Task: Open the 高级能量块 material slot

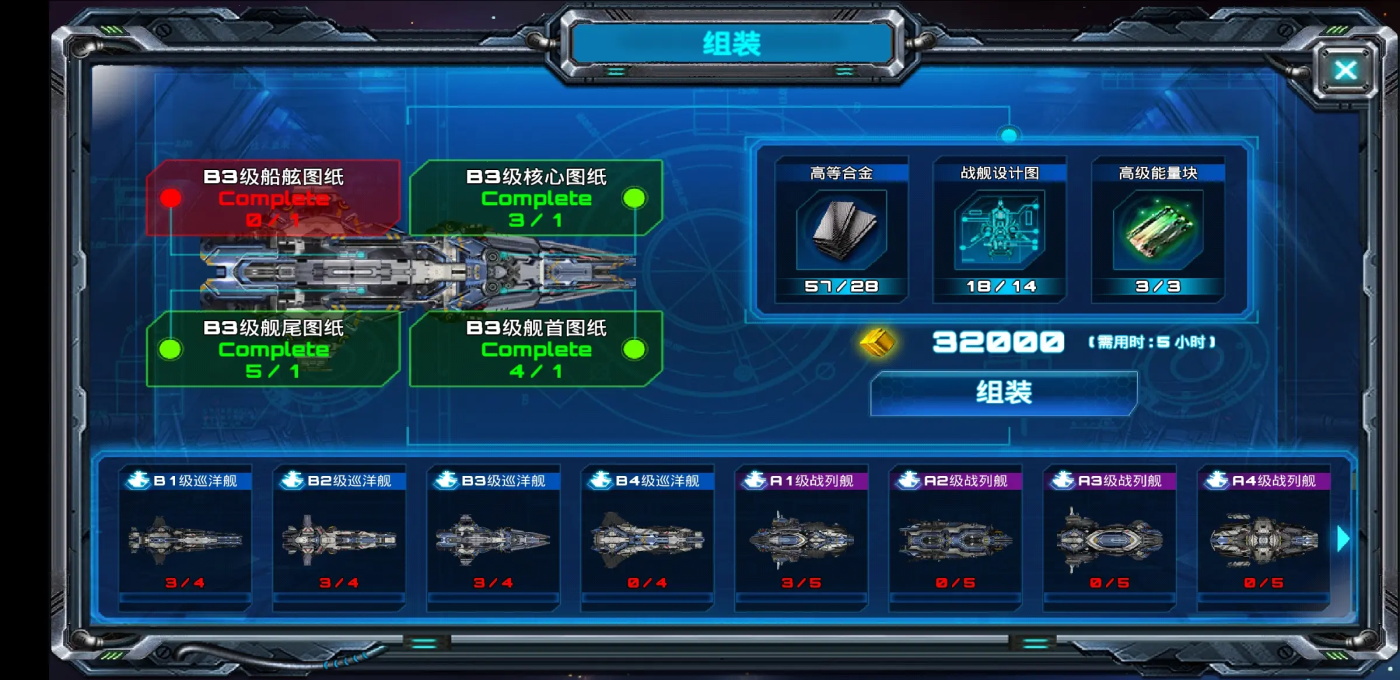Action: [x=1157, y=230]
